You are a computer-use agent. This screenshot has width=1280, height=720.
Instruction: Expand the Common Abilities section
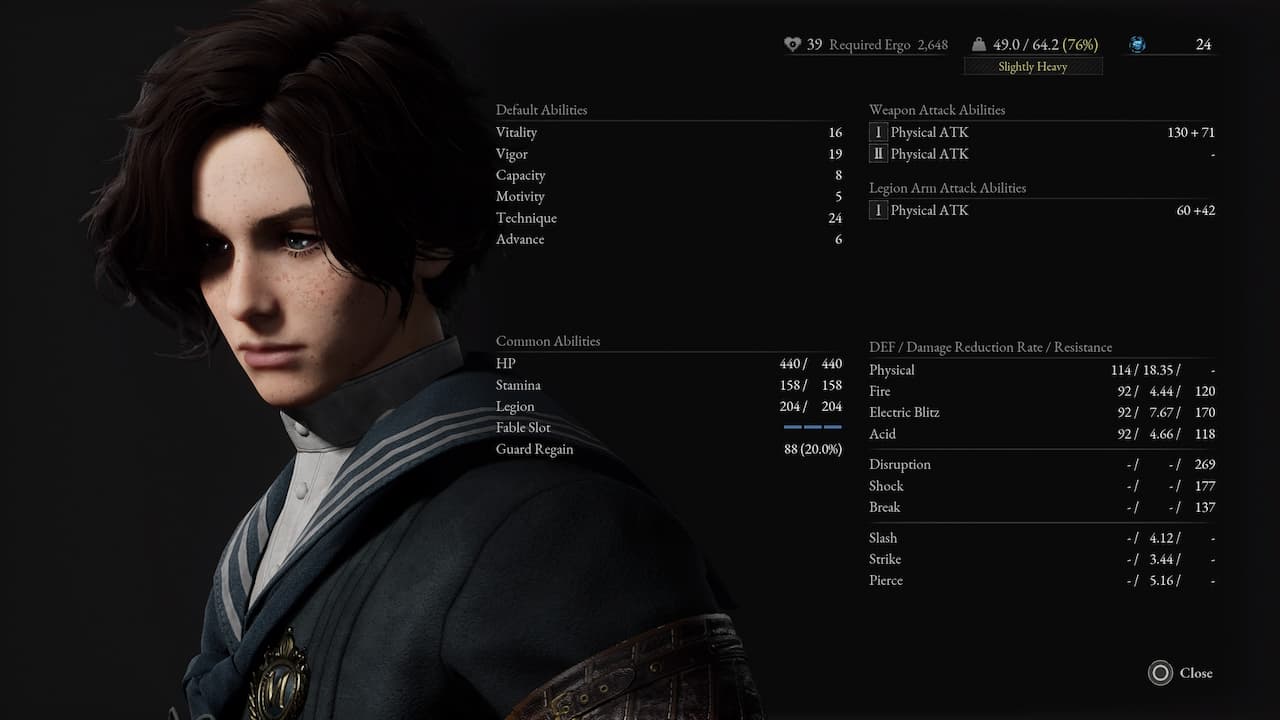pos(547,341)
